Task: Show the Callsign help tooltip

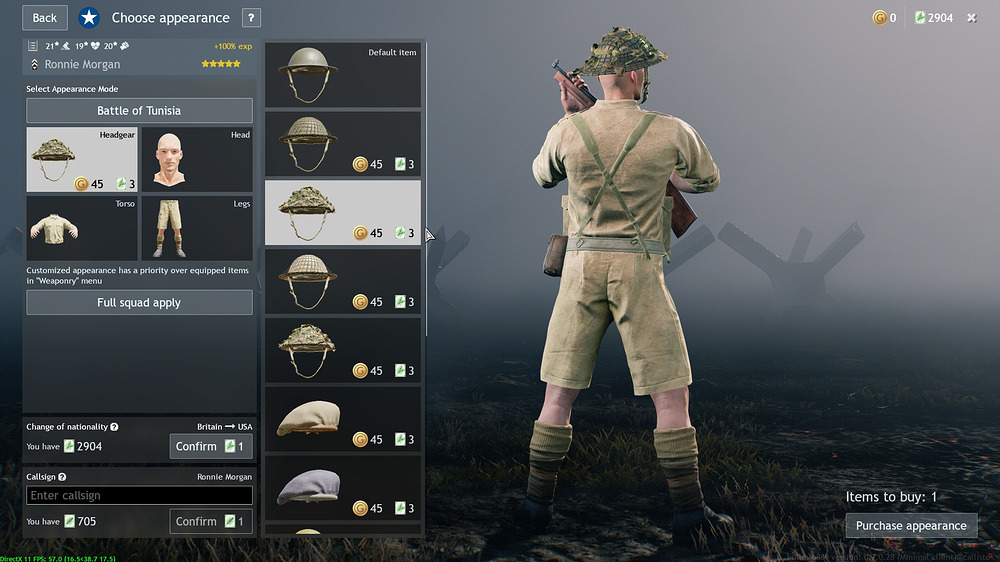Action: click(62, 477)
